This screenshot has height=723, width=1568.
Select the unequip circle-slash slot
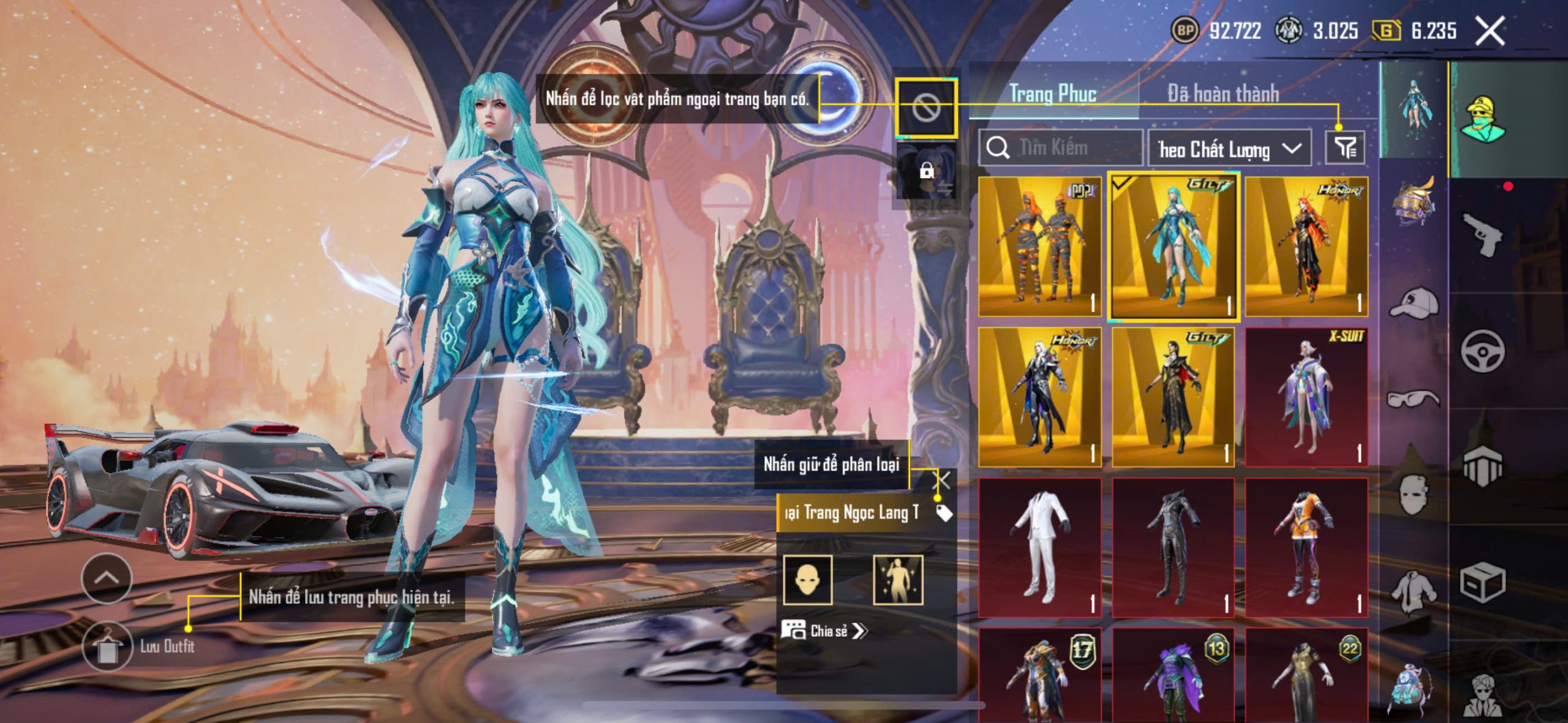[926, 108]
